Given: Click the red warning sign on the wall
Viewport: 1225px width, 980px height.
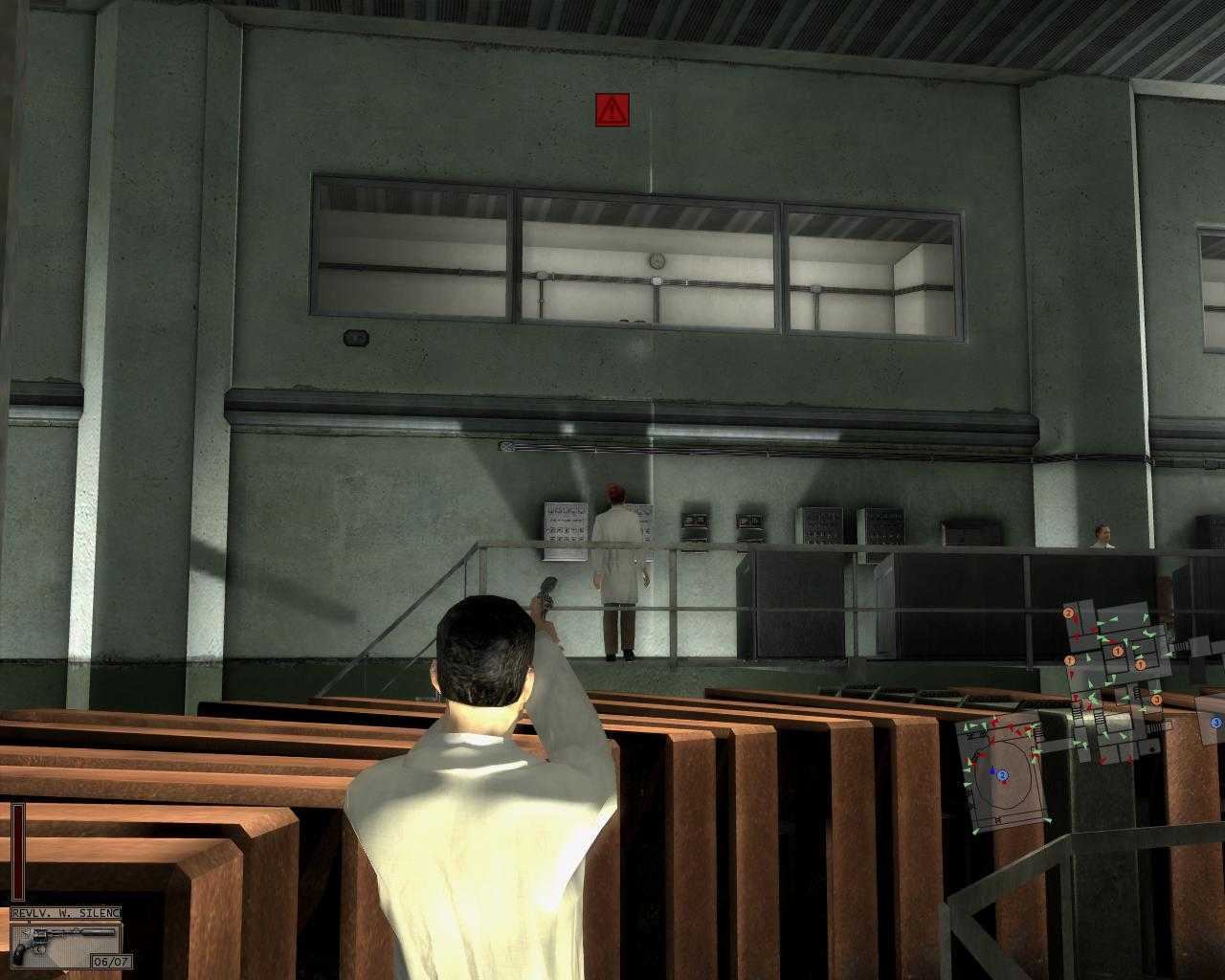Looking at the screenshot, I should 610,107.
